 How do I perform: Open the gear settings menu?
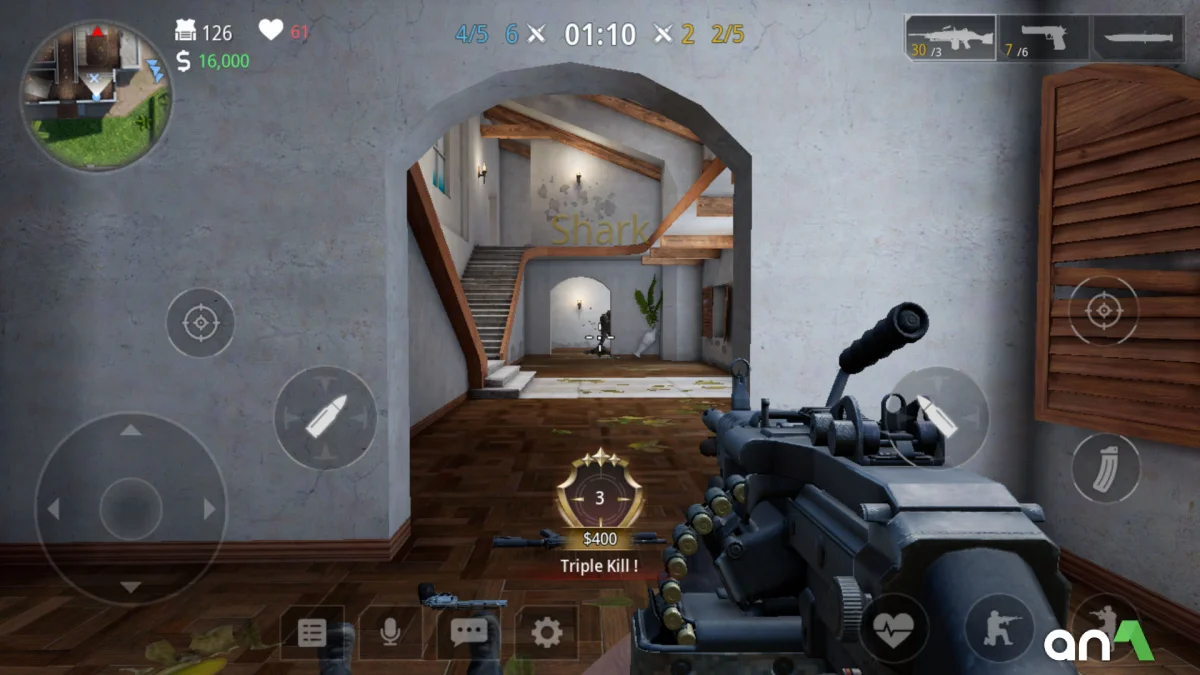point(546,632)
